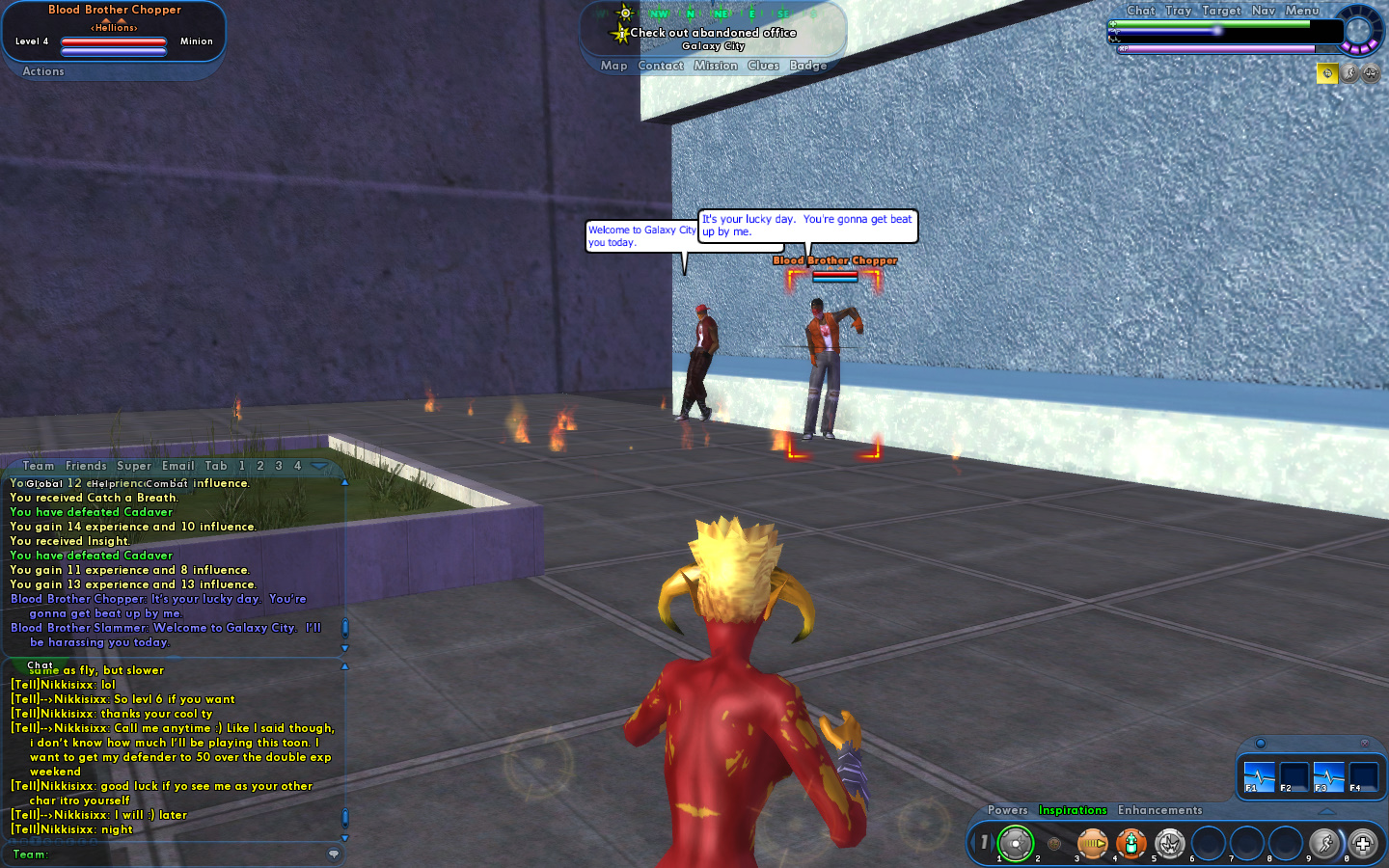Open the Map window
Image resolution: width=1389 pixels, height=868 pixels.
(x=613, y=66)
